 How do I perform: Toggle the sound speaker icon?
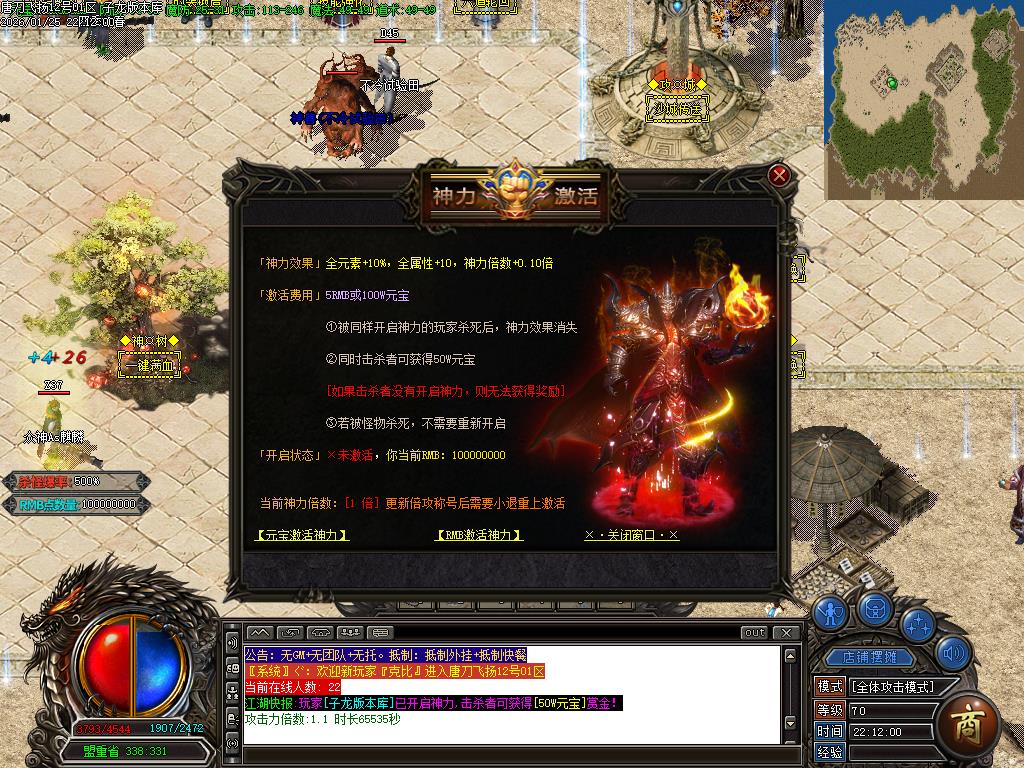(953, 655)
